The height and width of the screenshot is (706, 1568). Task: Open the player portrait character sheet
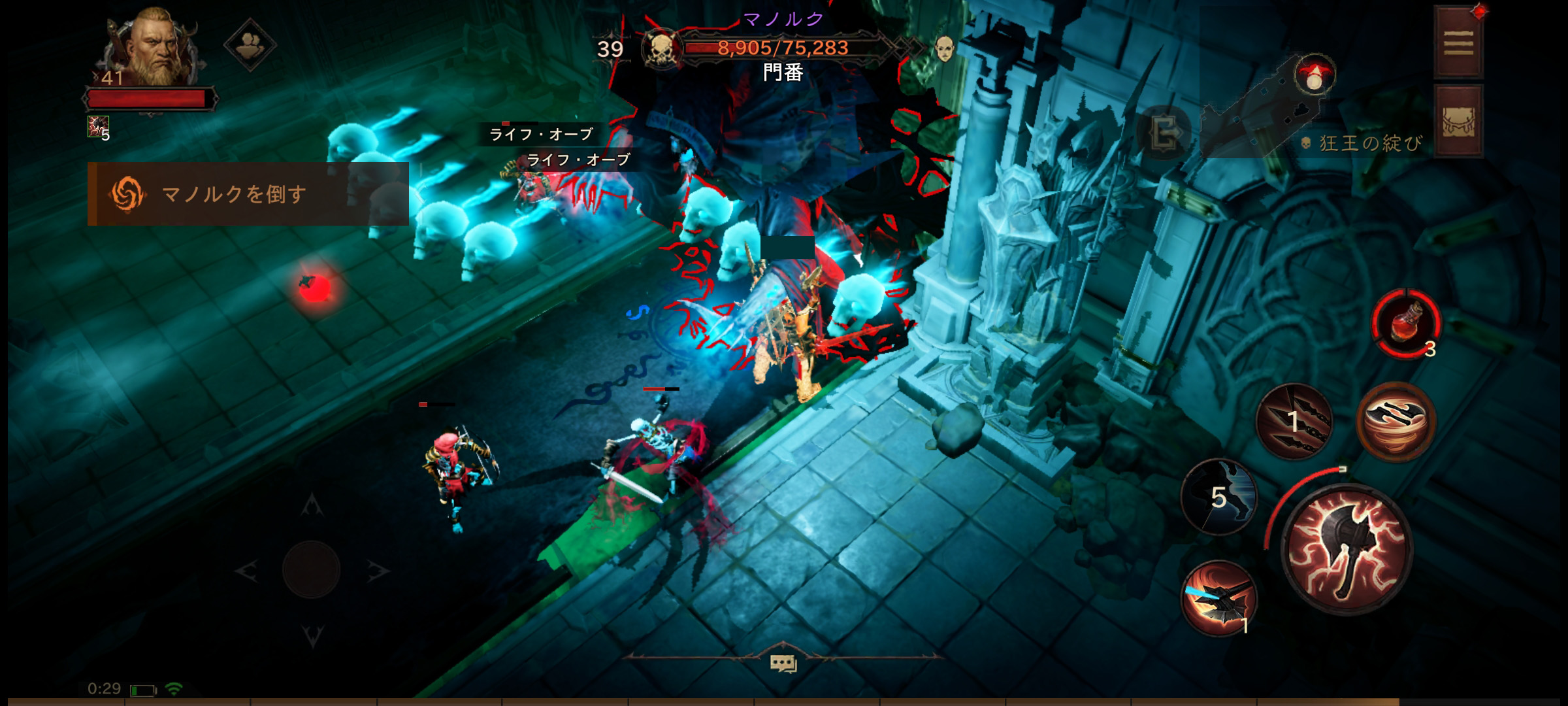click(x=154, y=47)
